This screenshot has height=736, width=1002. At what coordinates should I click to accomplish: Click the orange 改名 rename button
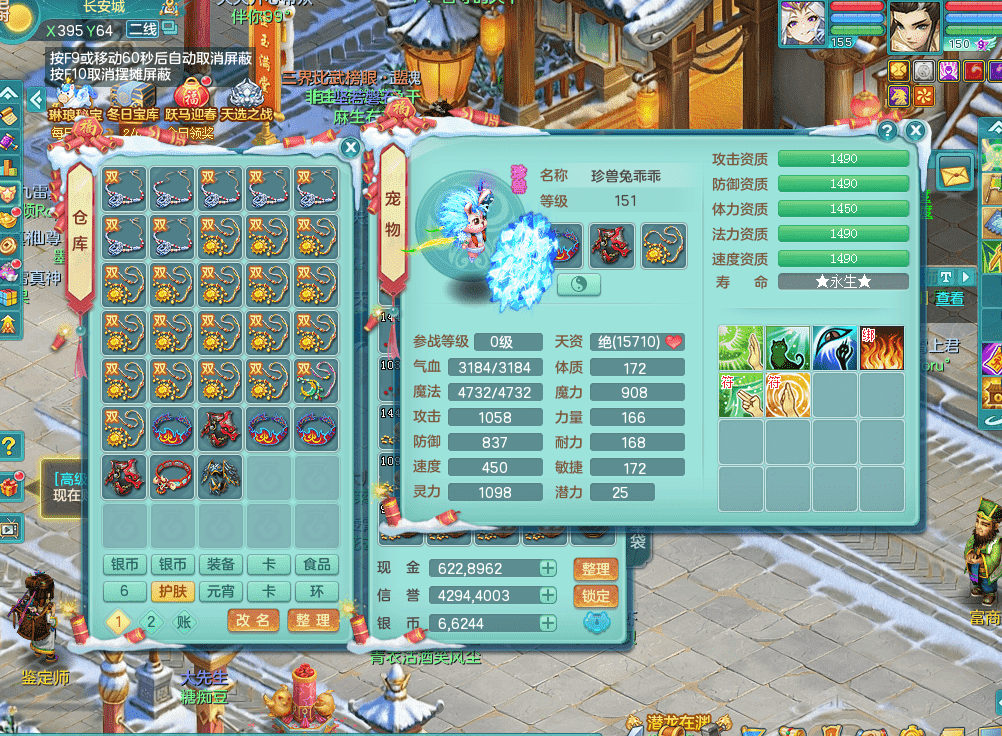(x=253, y=620)
